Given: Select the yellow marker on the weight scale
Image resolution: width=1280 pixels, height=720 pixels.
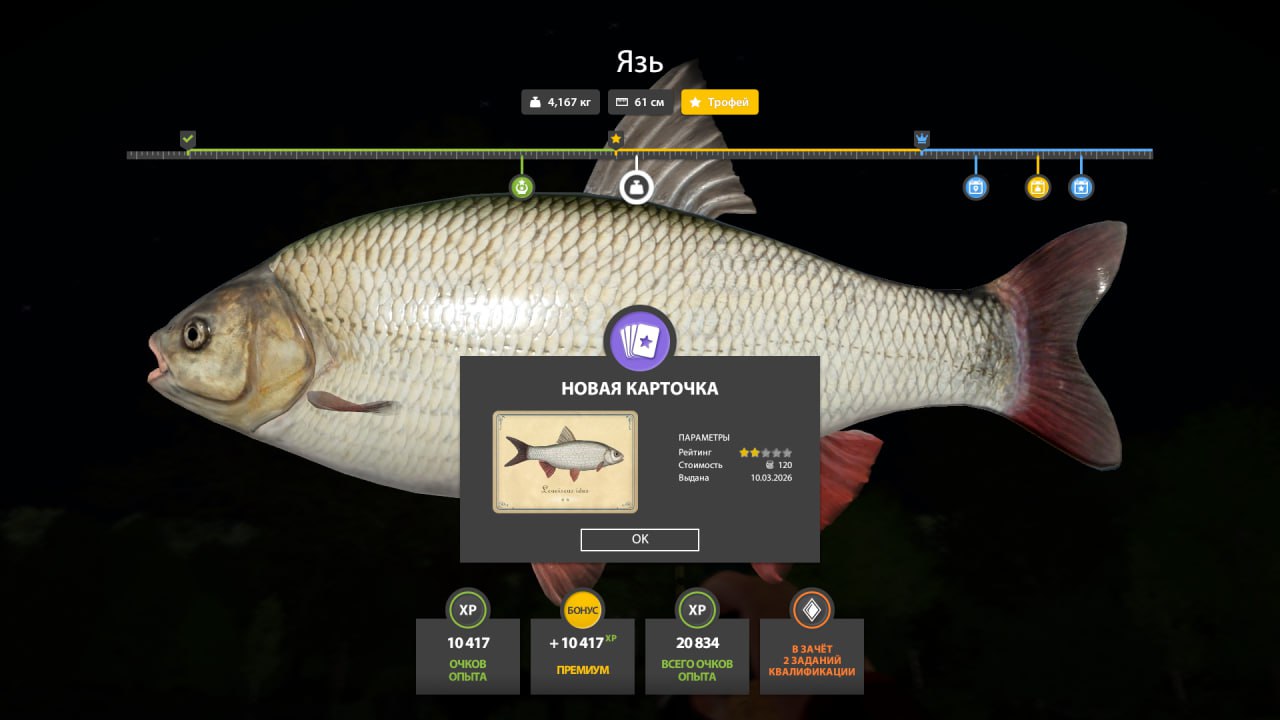Looking at the screenshot, I should tap(1038, 187).
